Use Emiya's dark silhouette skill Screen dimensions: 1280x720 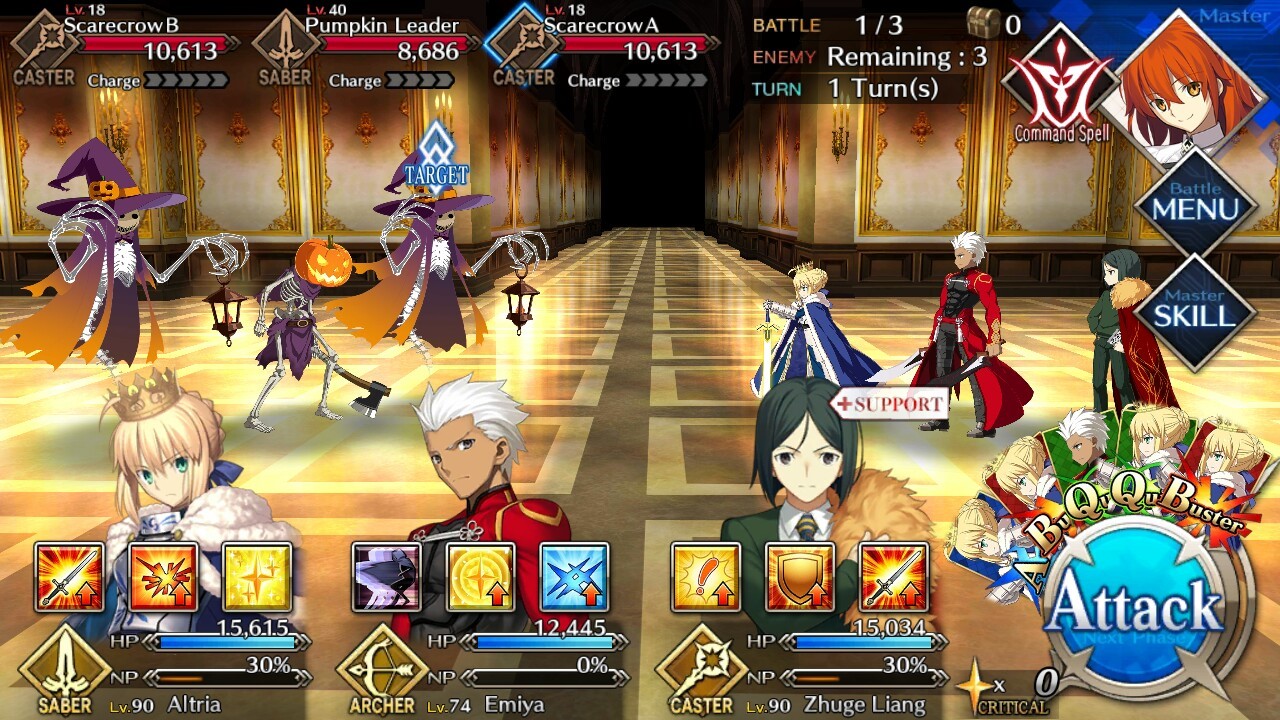tap(386, 577)
